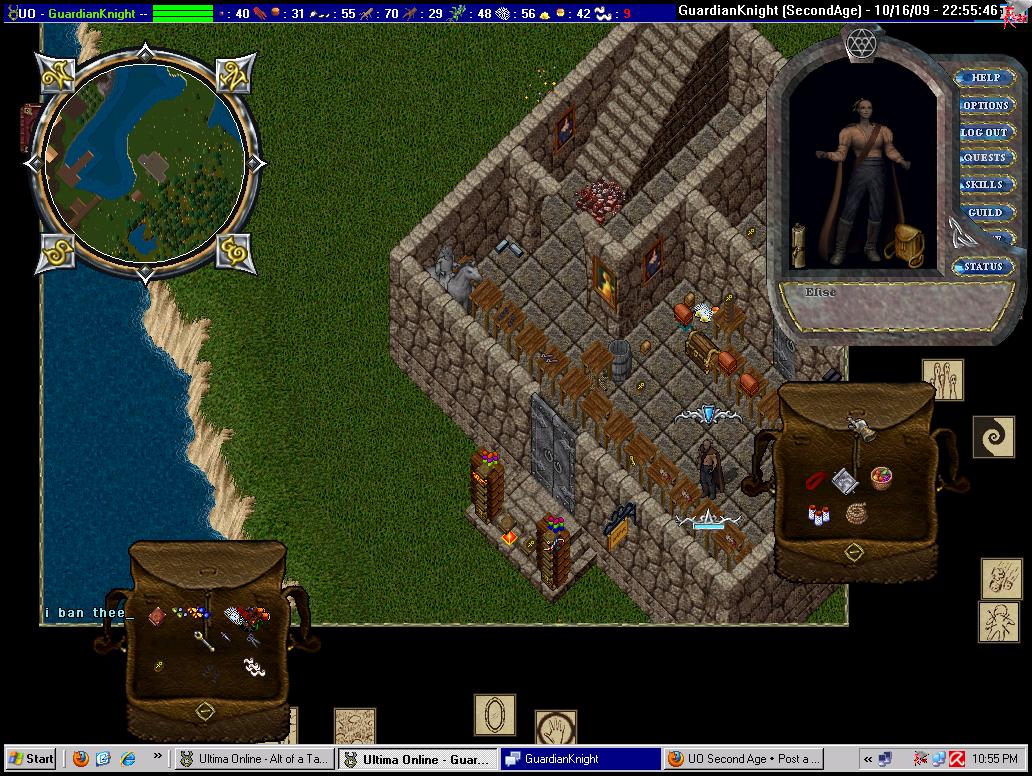Switch to the 'Ultima Online - Alt of a Ta...' taskbar window
1032x776 pixels.
tap(255, 759)
